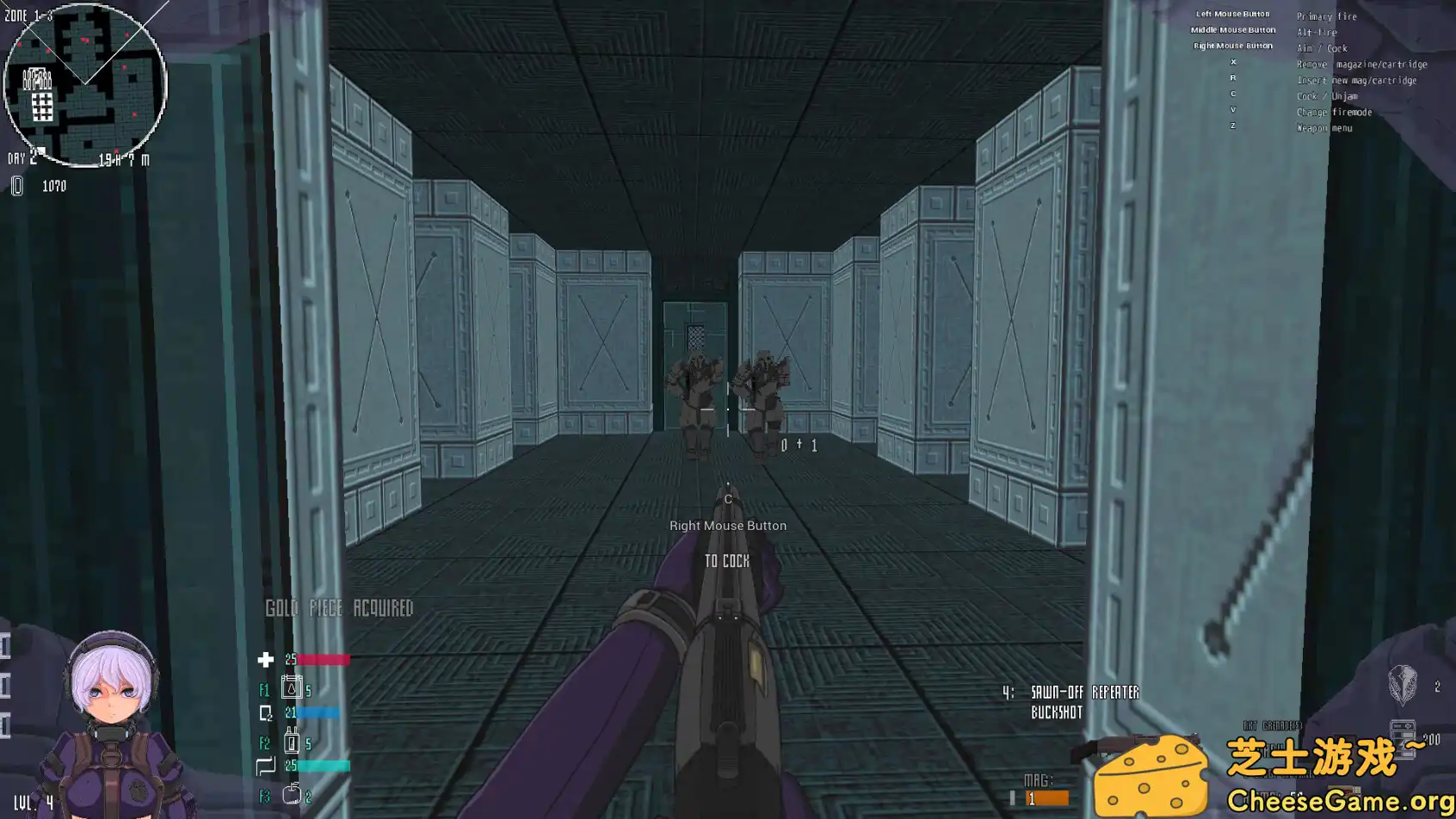The width and height of the screenshot is (1456, 819).
Task: Click the TO COCK prompt text
Action: pos(725,561)
